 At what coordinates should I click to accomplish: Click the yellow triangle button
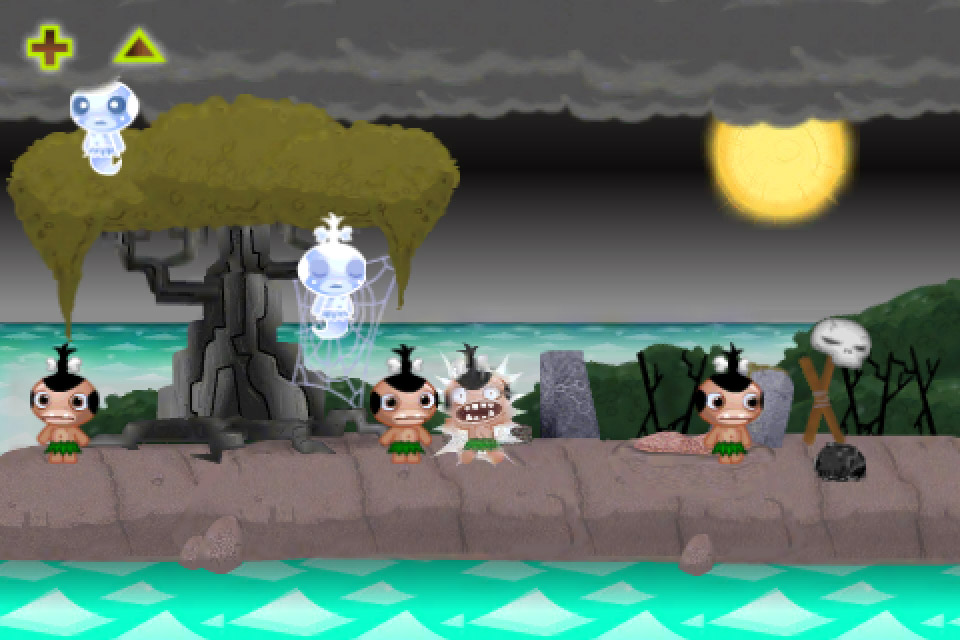click(x=139, y=47)
